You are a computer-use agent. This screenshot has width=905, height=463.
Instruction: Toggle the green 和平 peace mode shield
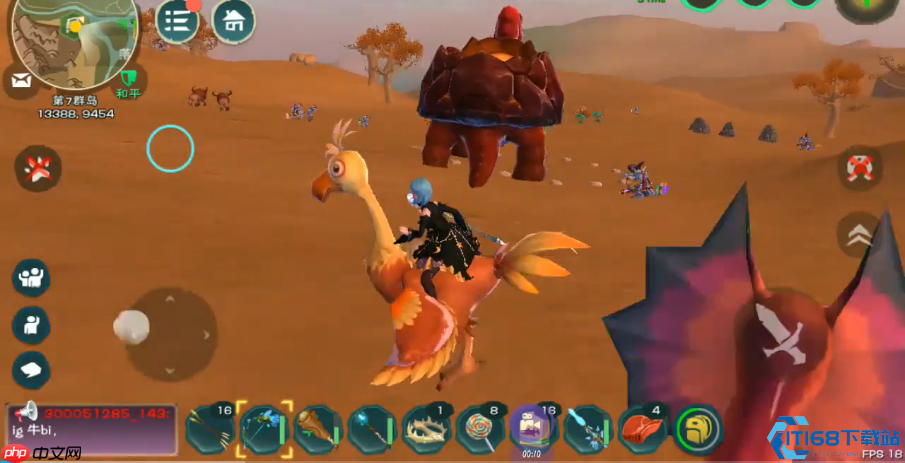pos(128,78)
